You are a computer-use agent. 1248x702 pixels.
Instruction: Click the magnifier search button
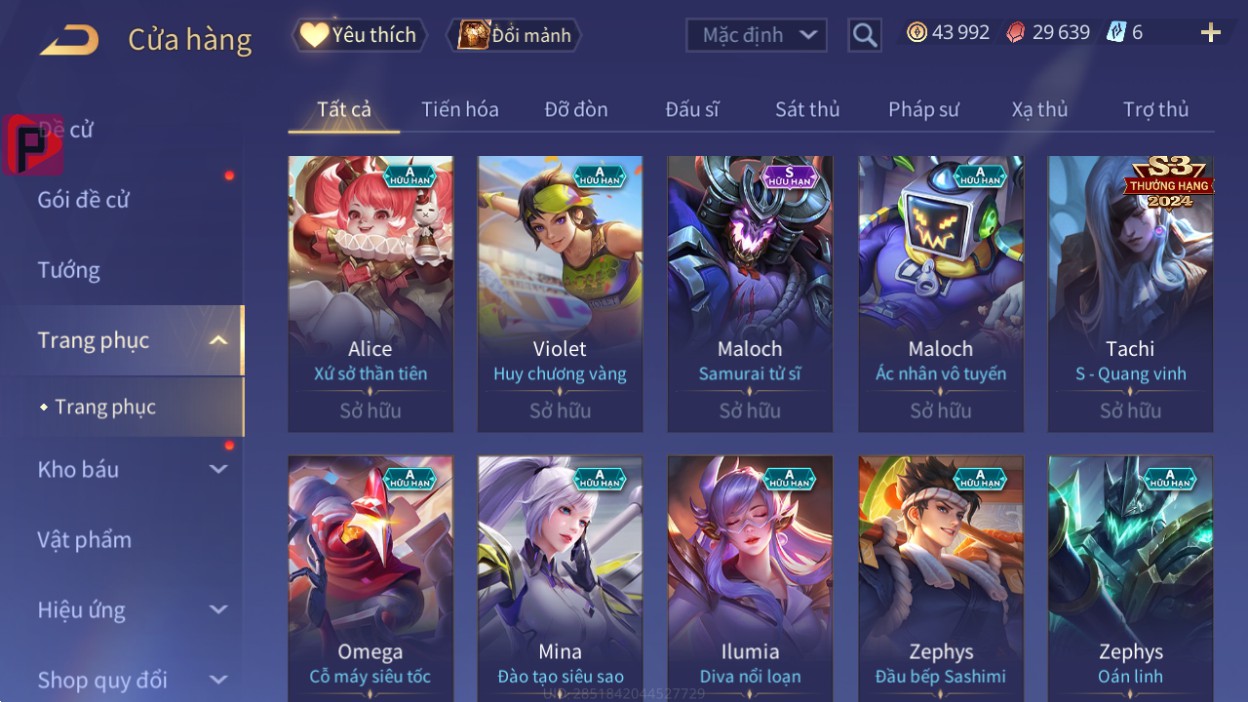(x=864, y=36)
